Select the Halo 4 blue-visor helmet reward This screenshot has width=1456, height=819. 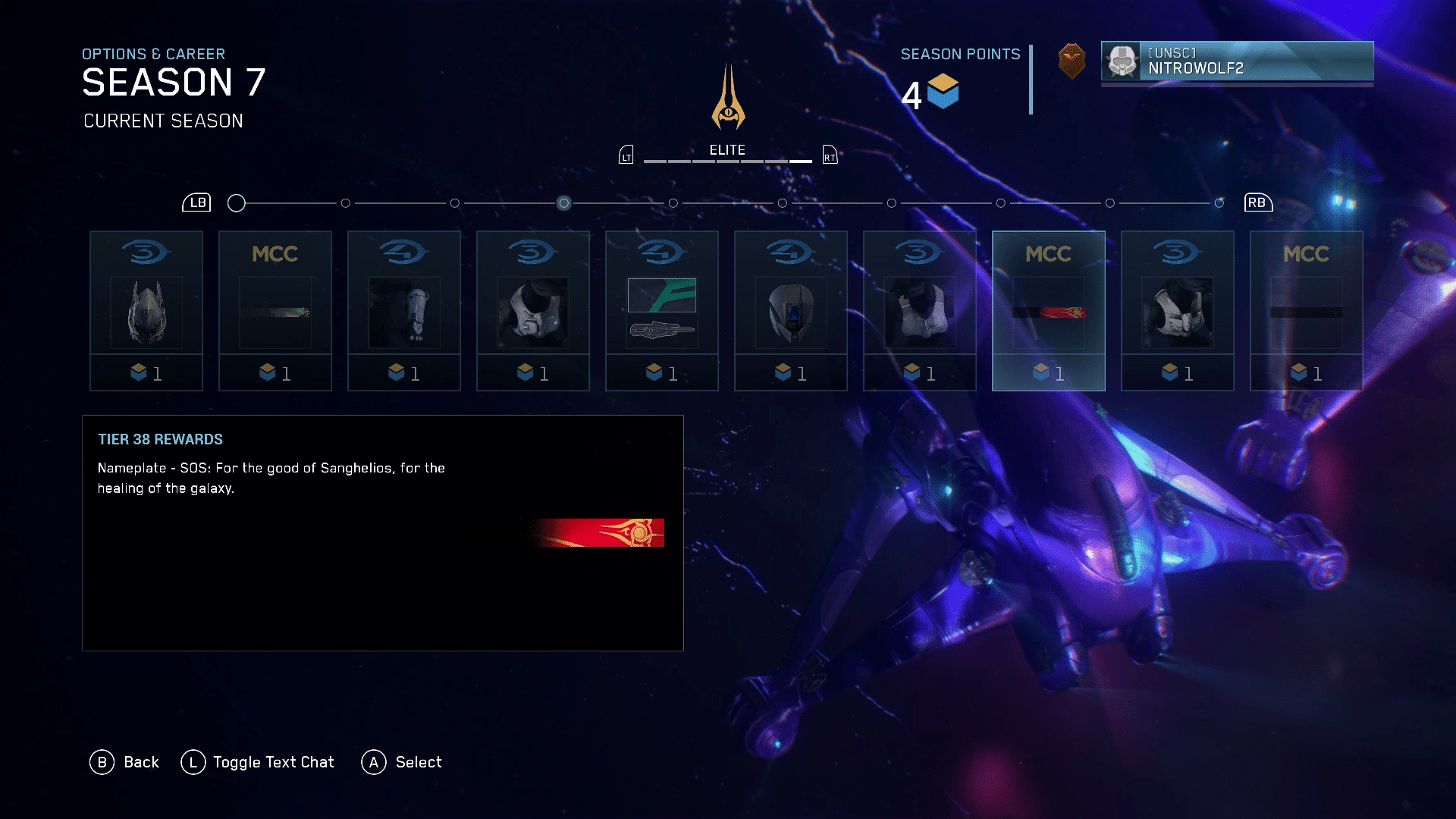[x=791, y=311]
